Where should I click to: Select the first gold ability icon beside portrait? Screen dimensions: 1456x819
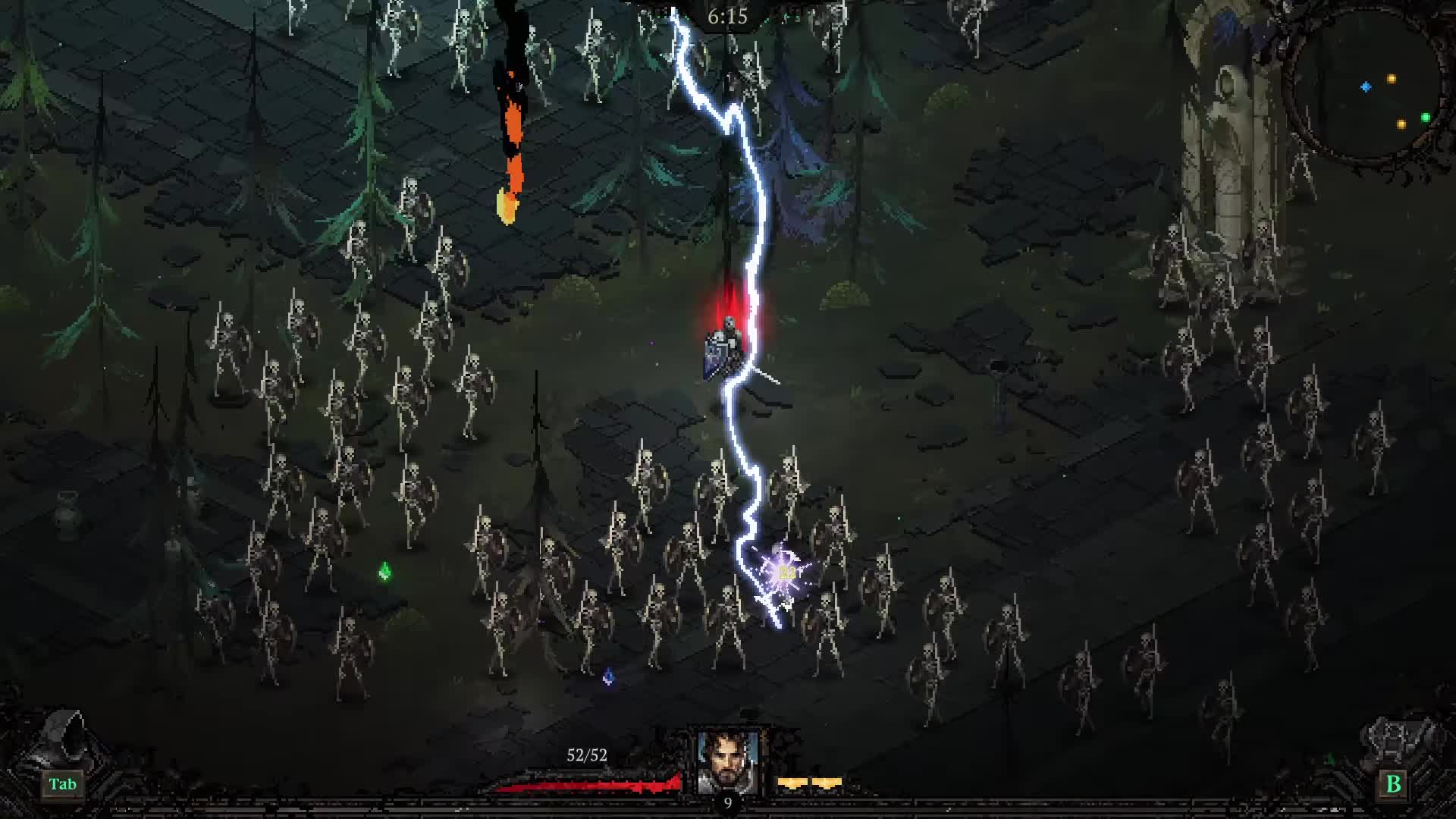point(792,783)
